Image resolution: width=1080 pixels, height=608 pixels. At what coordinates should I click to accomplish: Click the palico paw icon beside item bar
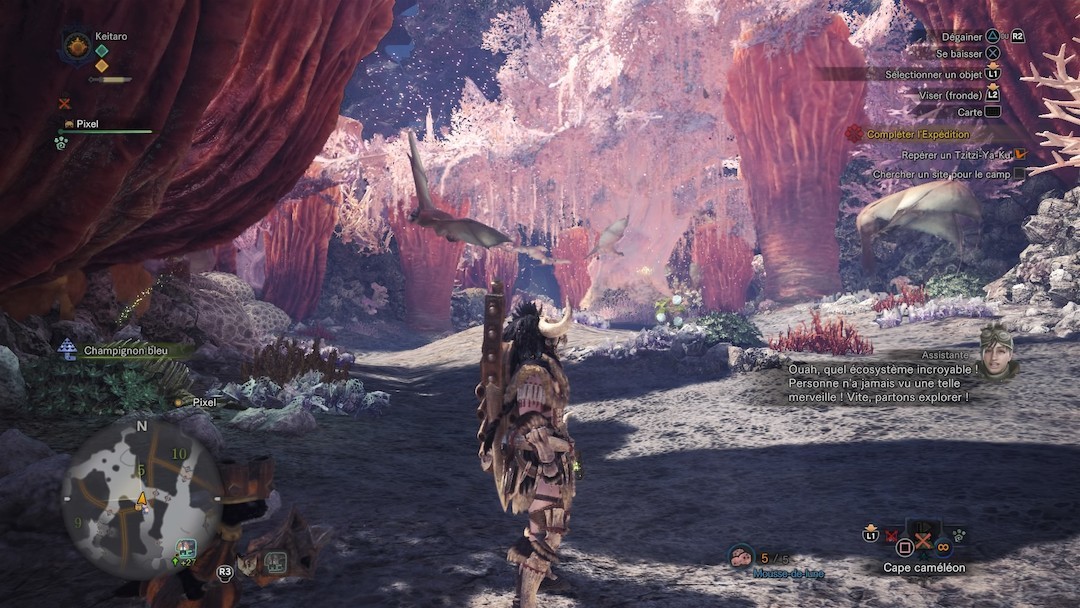(958, 534)
